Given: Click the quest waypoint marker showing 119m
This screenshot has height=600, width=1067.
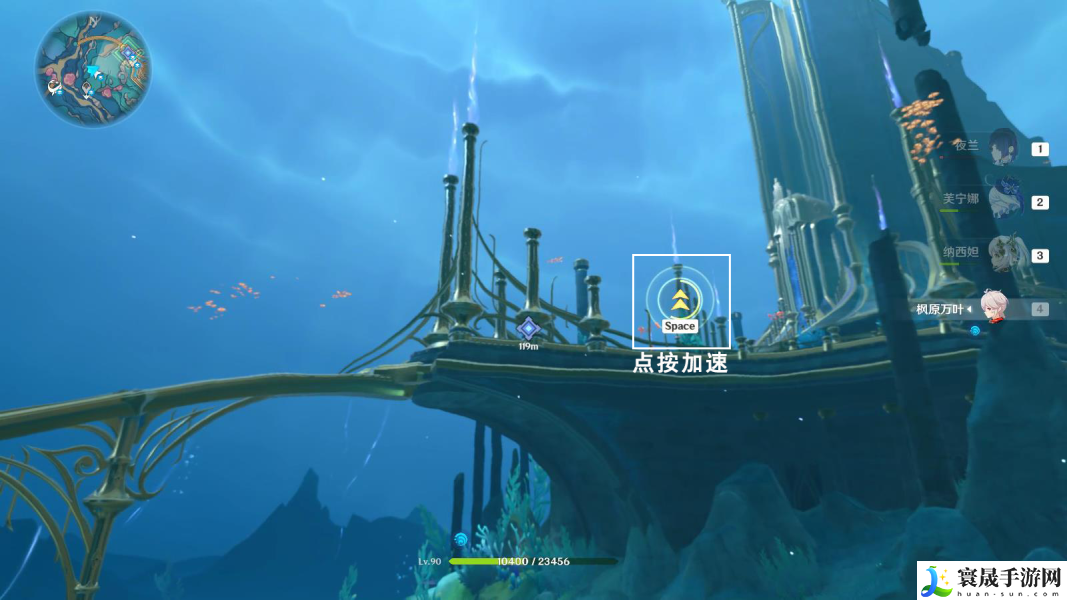Looking at the screenshot, I should click(529, 328).
